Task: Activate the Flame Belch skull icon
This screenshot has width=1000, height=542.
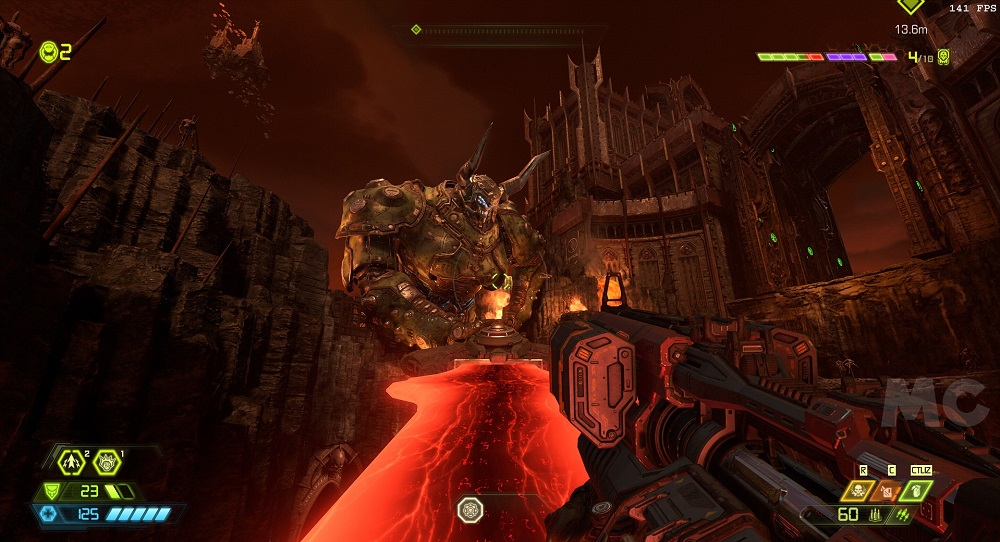Action: coord(858,491)
